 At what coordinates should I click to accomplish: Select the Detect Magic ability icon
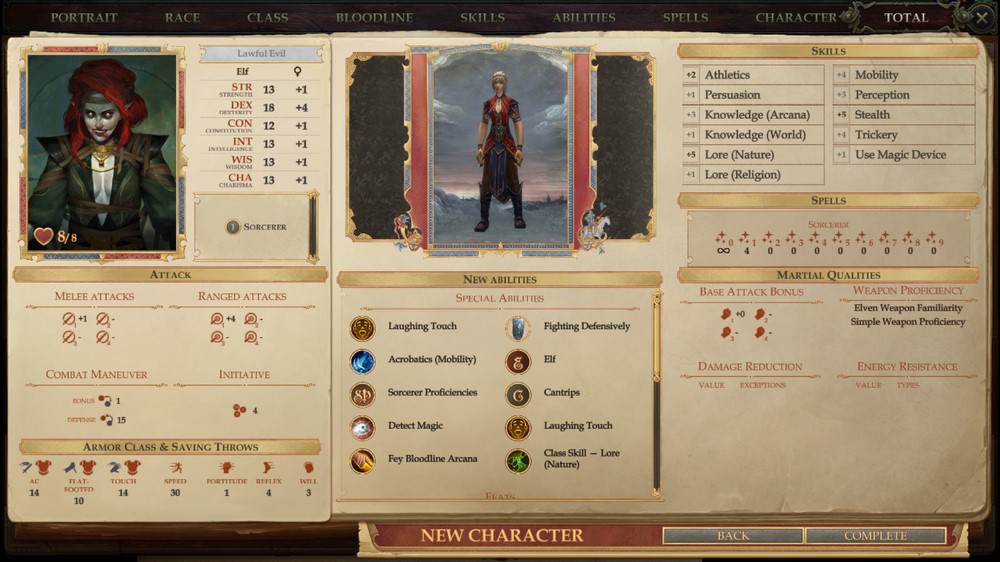click(x=363, y=427)
